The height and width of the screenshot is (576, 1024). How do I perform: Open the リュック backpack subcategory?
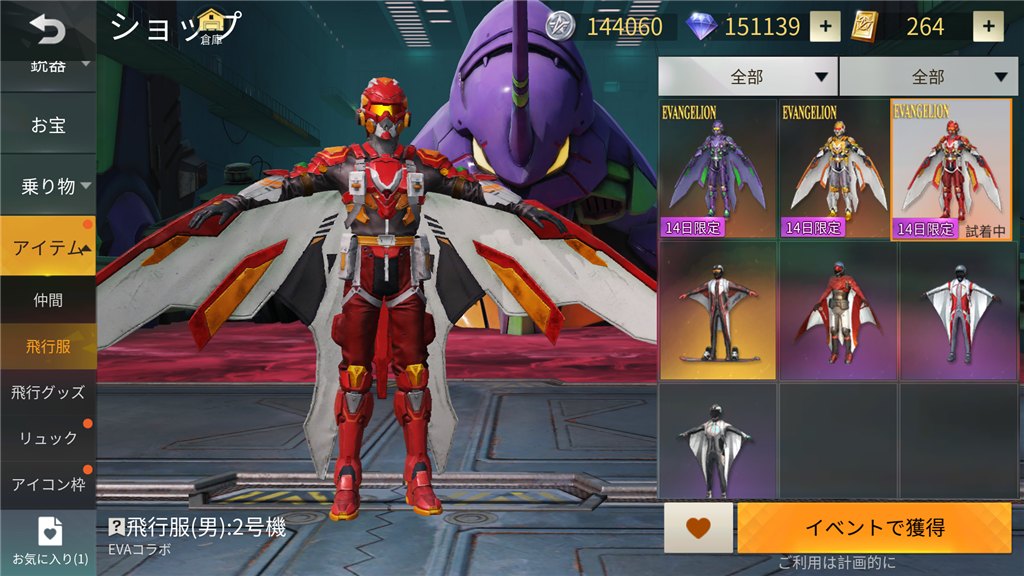tap(48, 438)
